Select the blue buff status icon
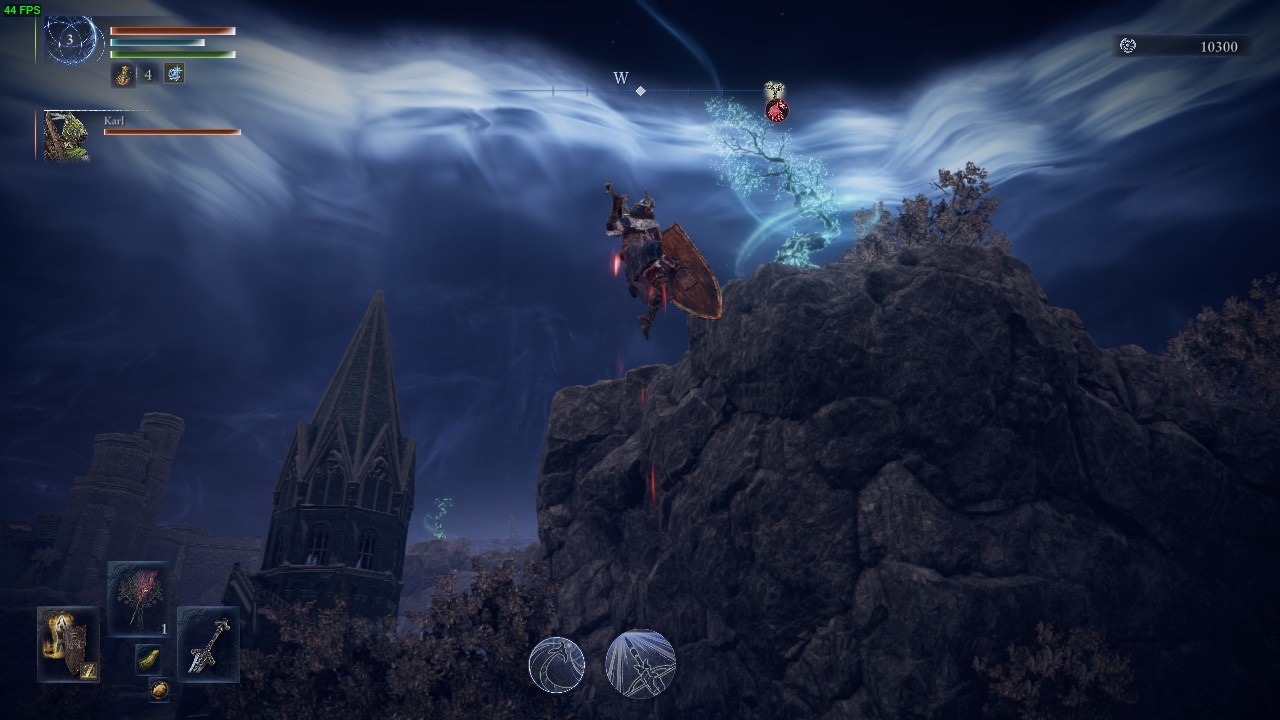Image resolution: width=1280 pixels, height=720 pixels. pyautogui.click(x=174, y=73)
